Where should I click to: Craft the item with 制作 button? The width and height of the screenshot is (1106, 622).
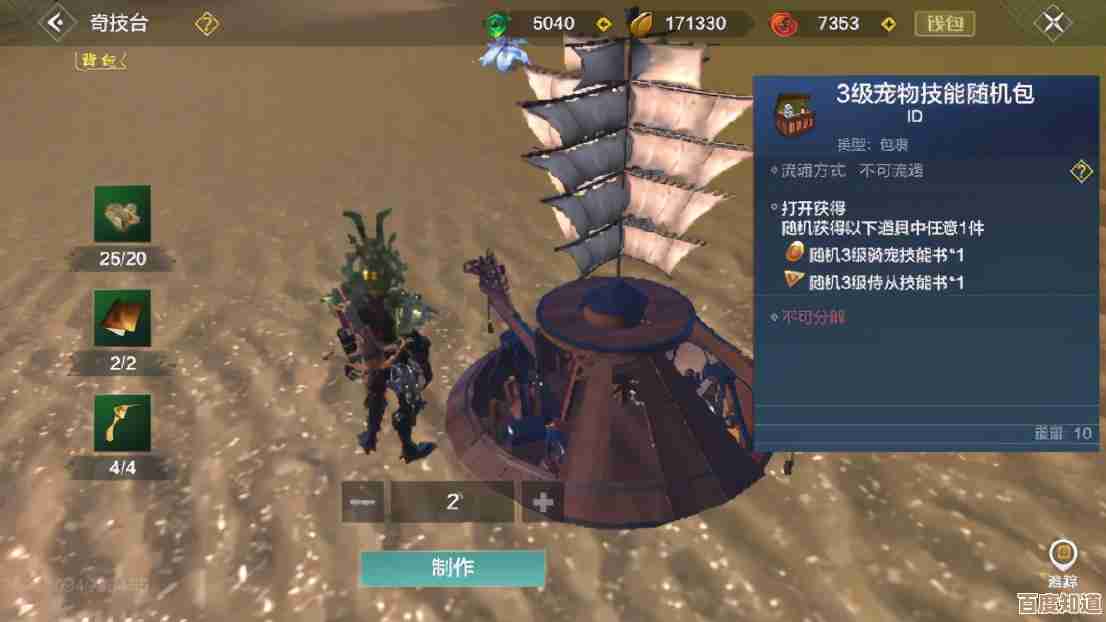[453, 569]
